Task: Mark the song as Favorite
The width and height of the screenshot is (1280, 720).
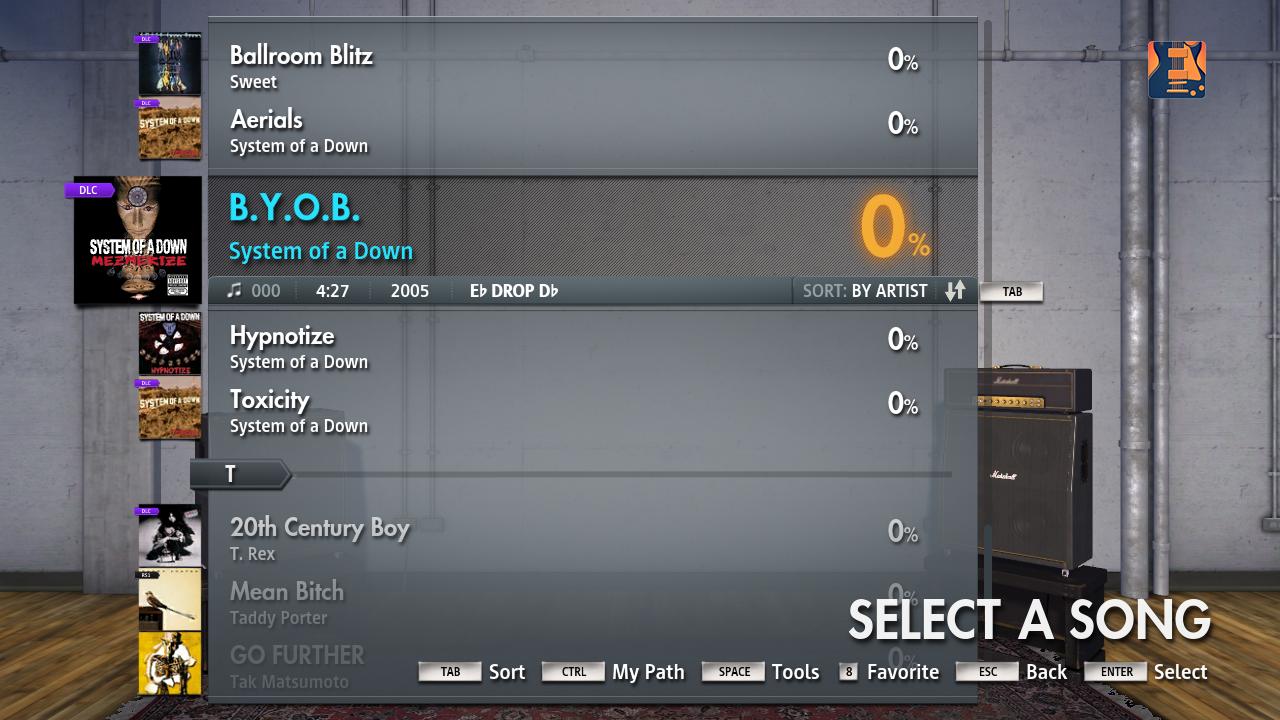Action: [889, 672]
